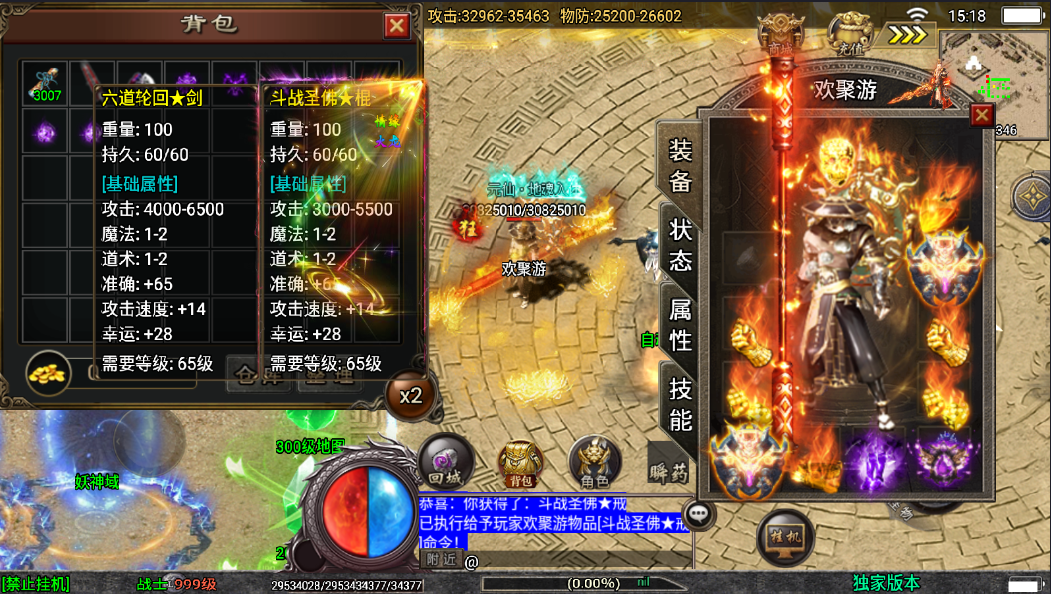Click the gold ingot currency icon

(x=46, y=370)
